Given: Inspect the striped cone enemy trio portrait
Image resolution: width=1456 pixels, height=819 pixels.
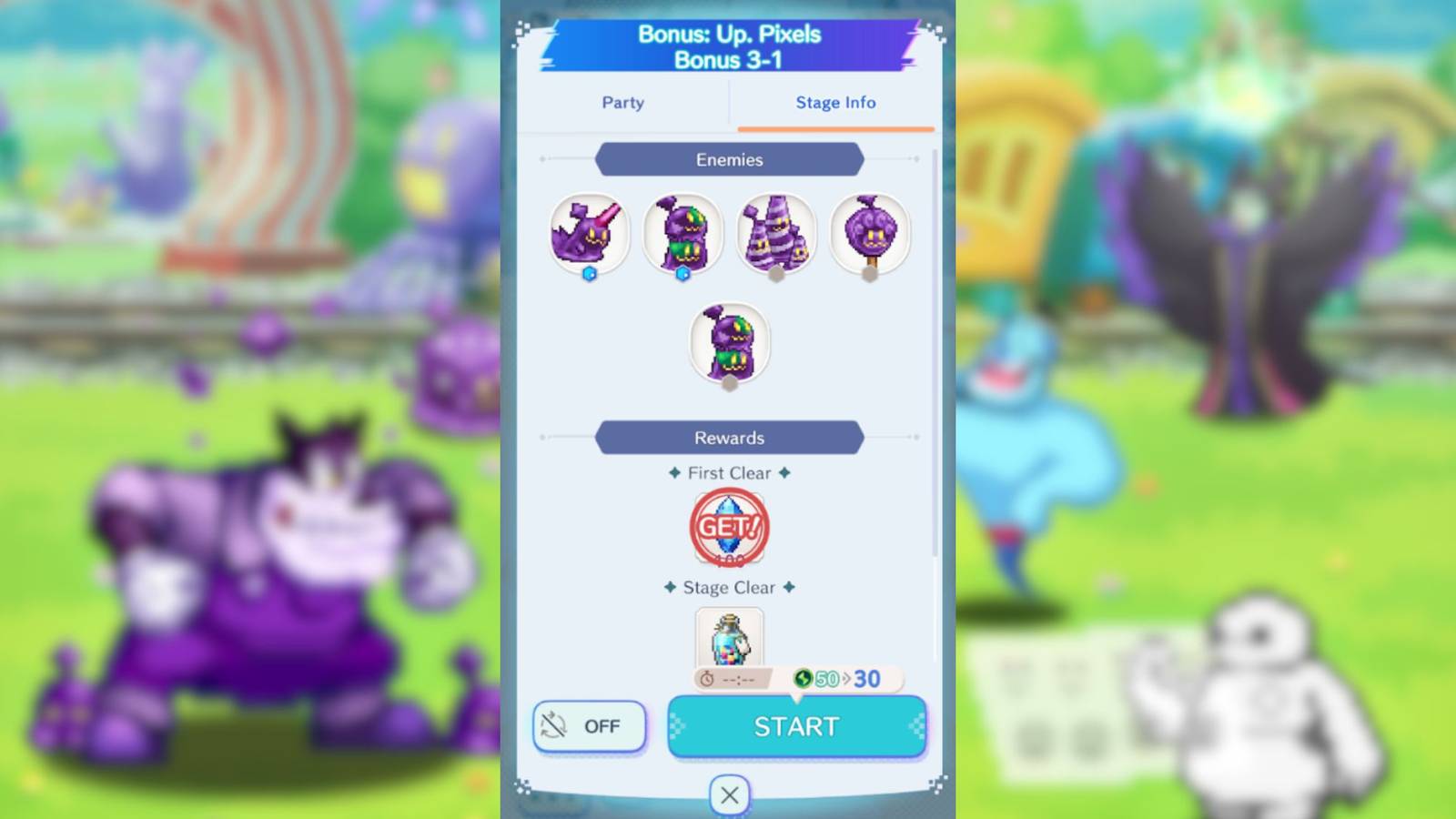Looking at the screenshot, I should (776, 233).
